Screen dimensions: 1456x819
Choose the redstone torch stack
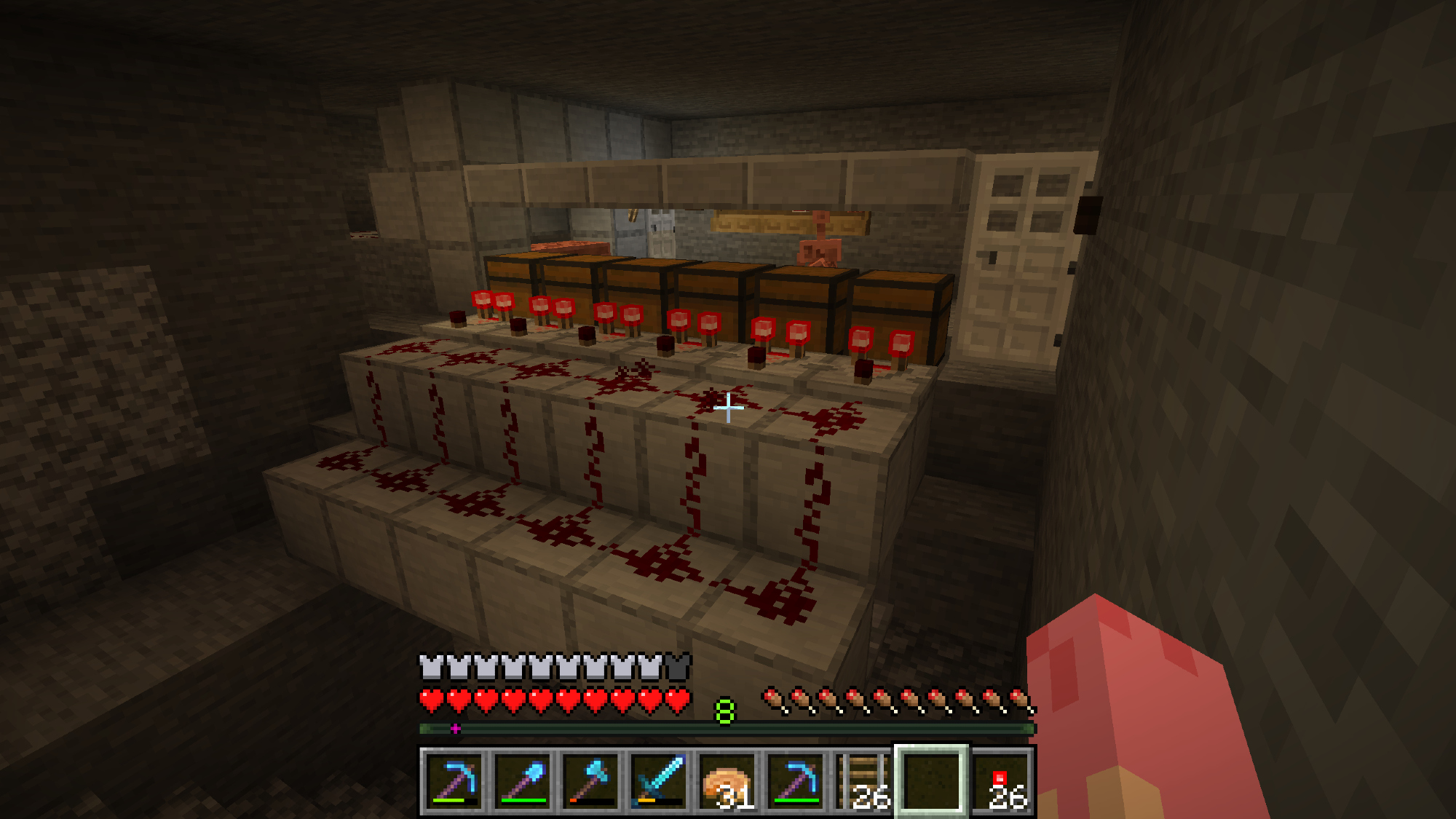tap(1001, 781)
